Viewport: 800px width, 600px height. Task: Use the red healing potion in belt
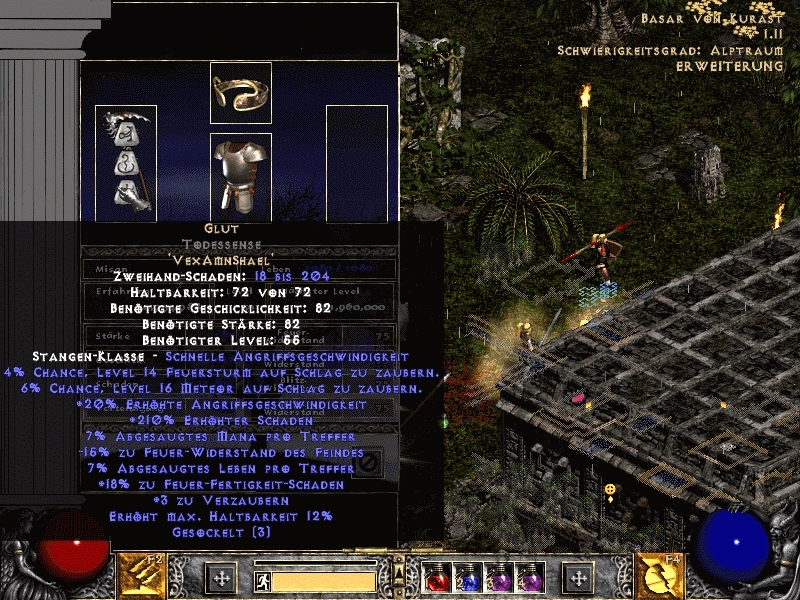click(x=436, y=578)
